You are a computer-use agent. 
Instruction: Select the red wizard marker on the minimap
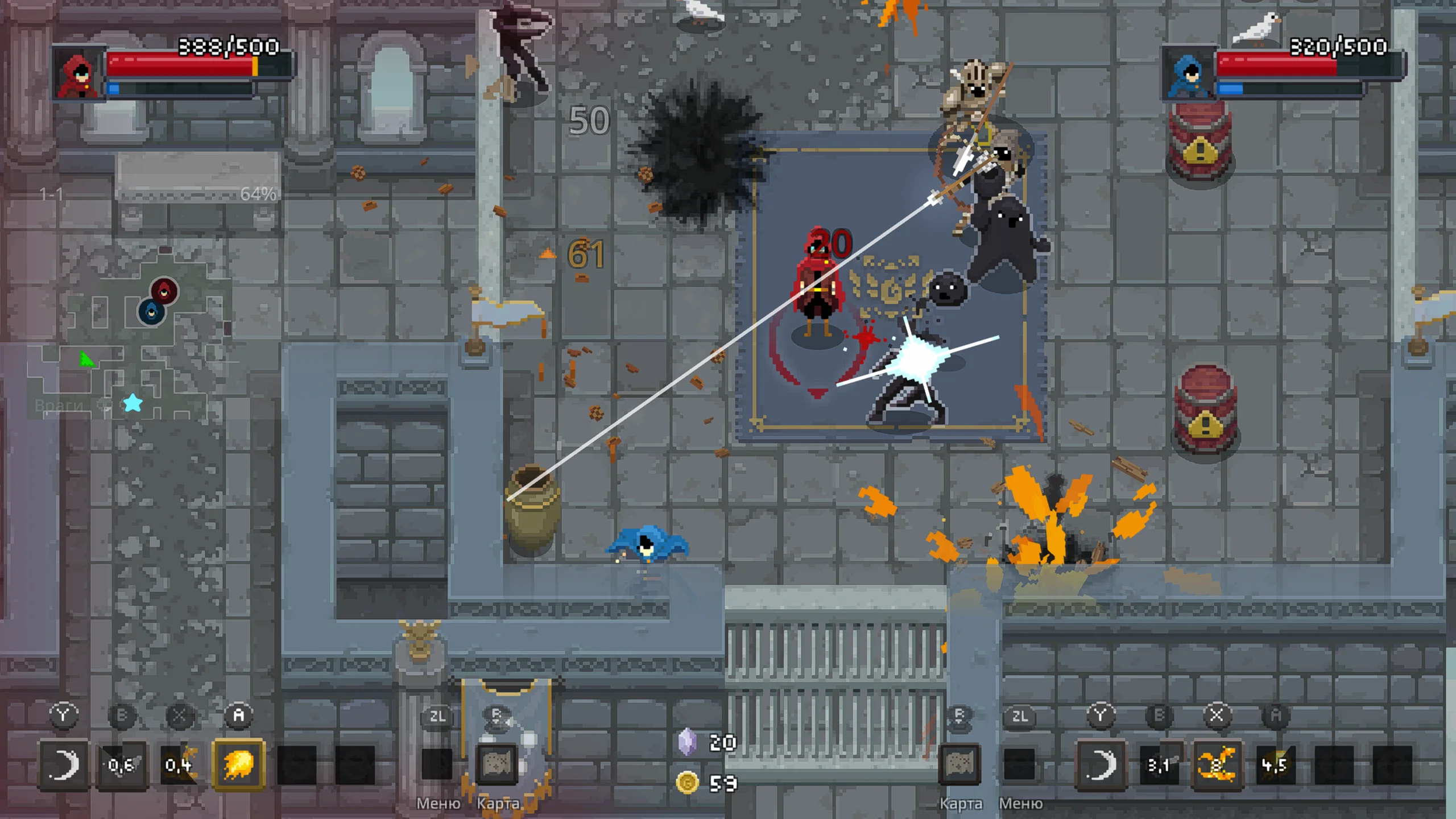pos(164,291)
